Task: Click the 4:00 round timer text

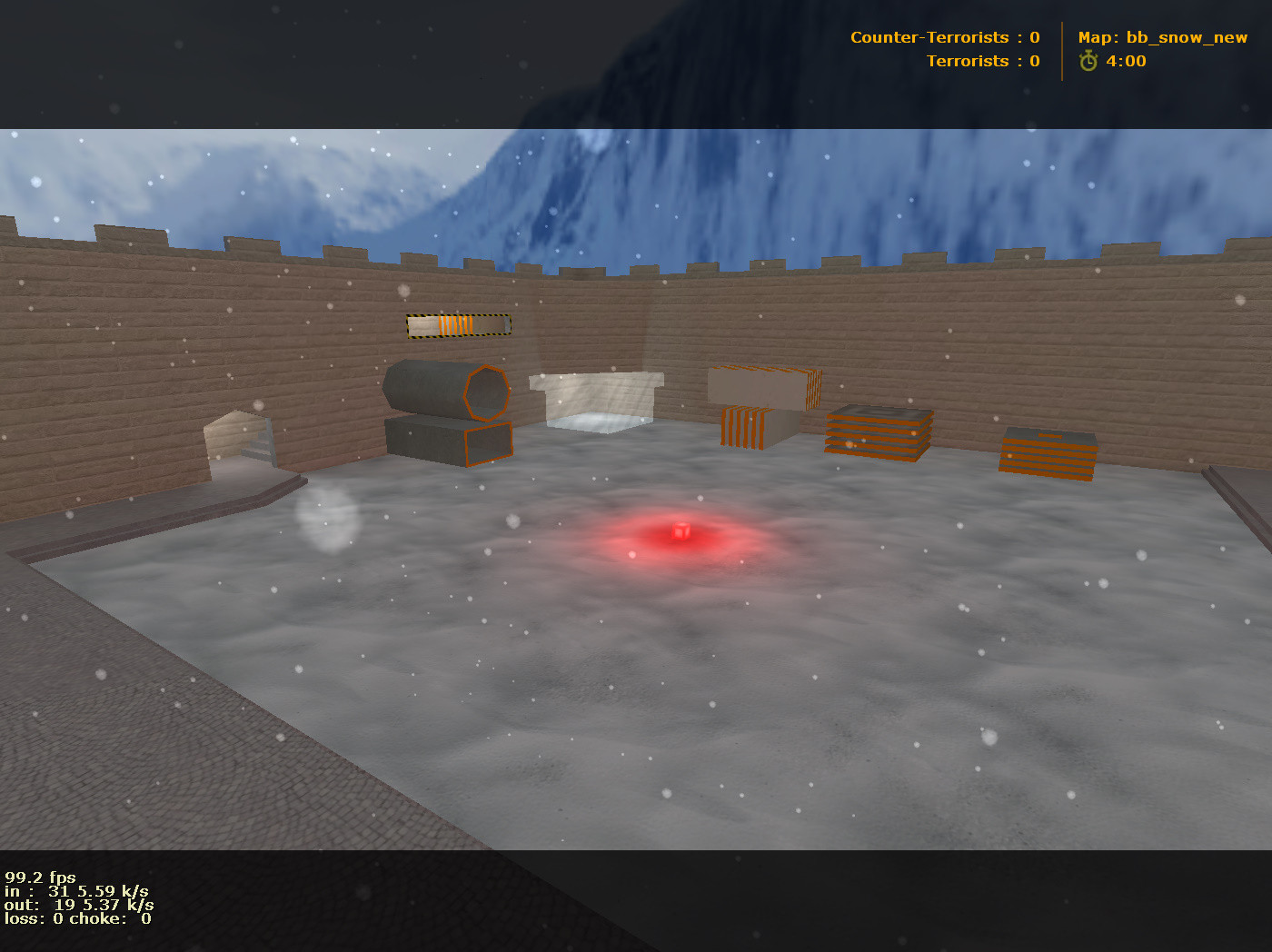Action: point(1126,62)
